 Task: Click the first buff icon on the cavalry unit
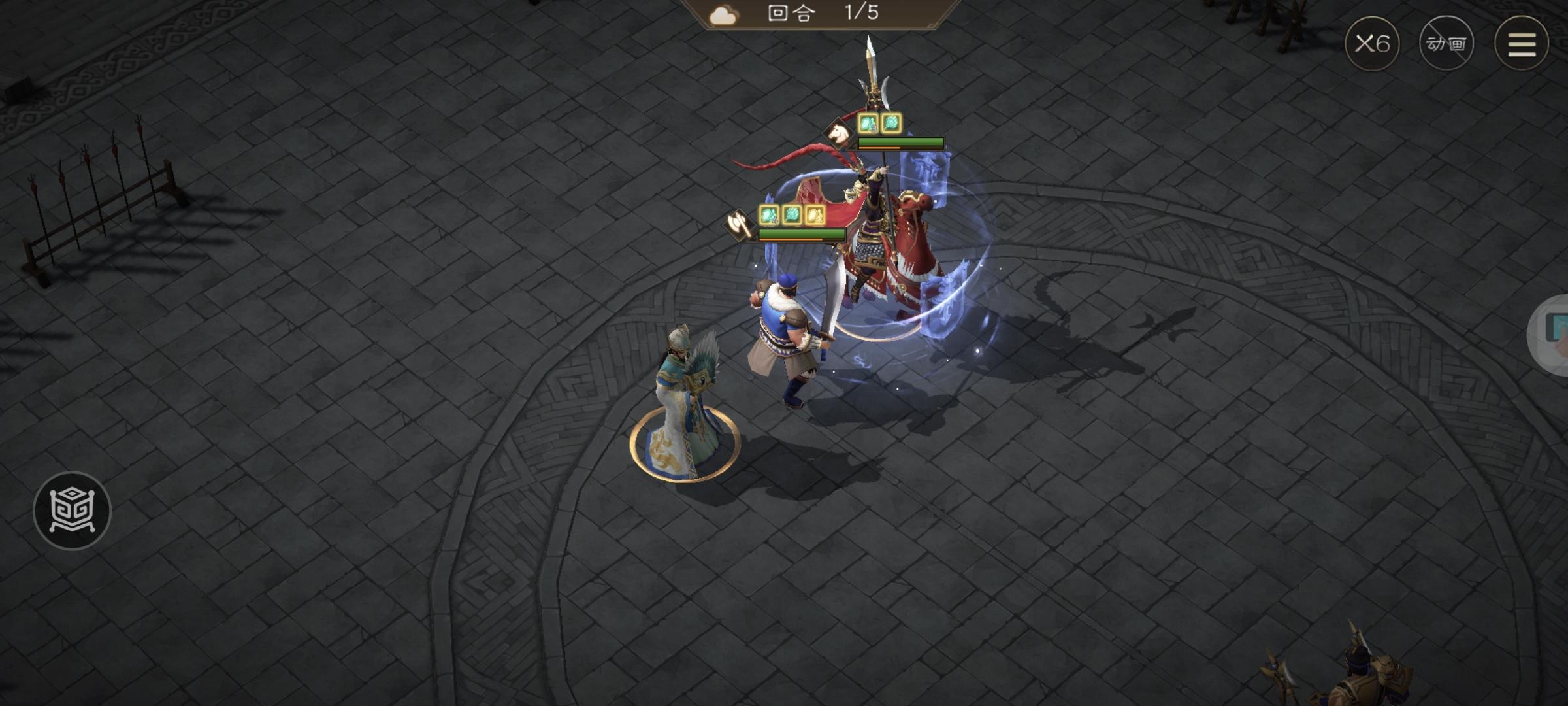click(868, 124)
